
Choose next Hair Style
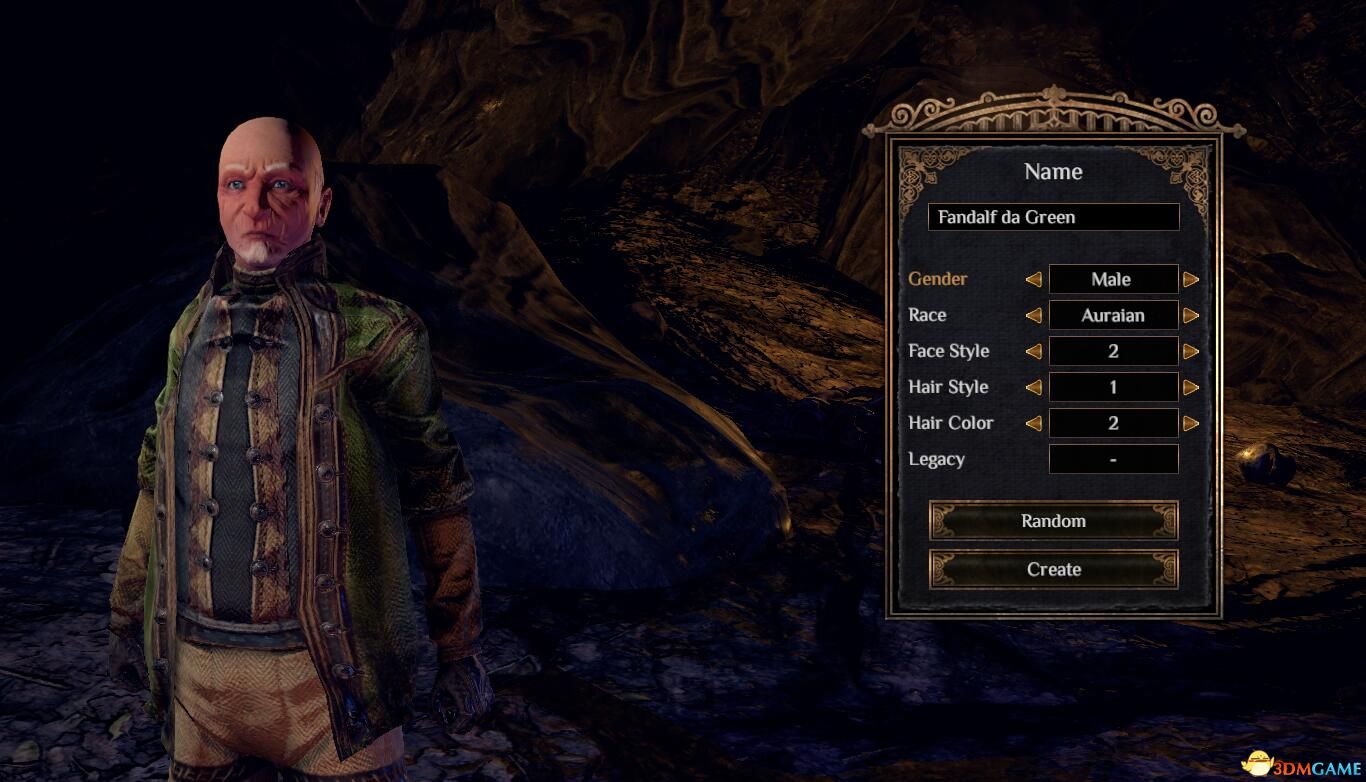1190,388
